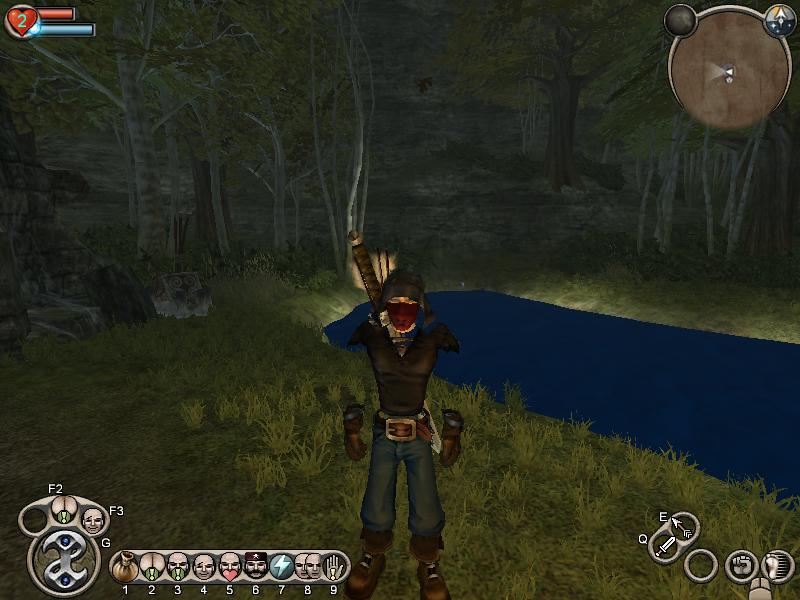Select the sad face expression beside the seal
The height and width of the screenshot is (600, 800).
(x=92, y=521)
